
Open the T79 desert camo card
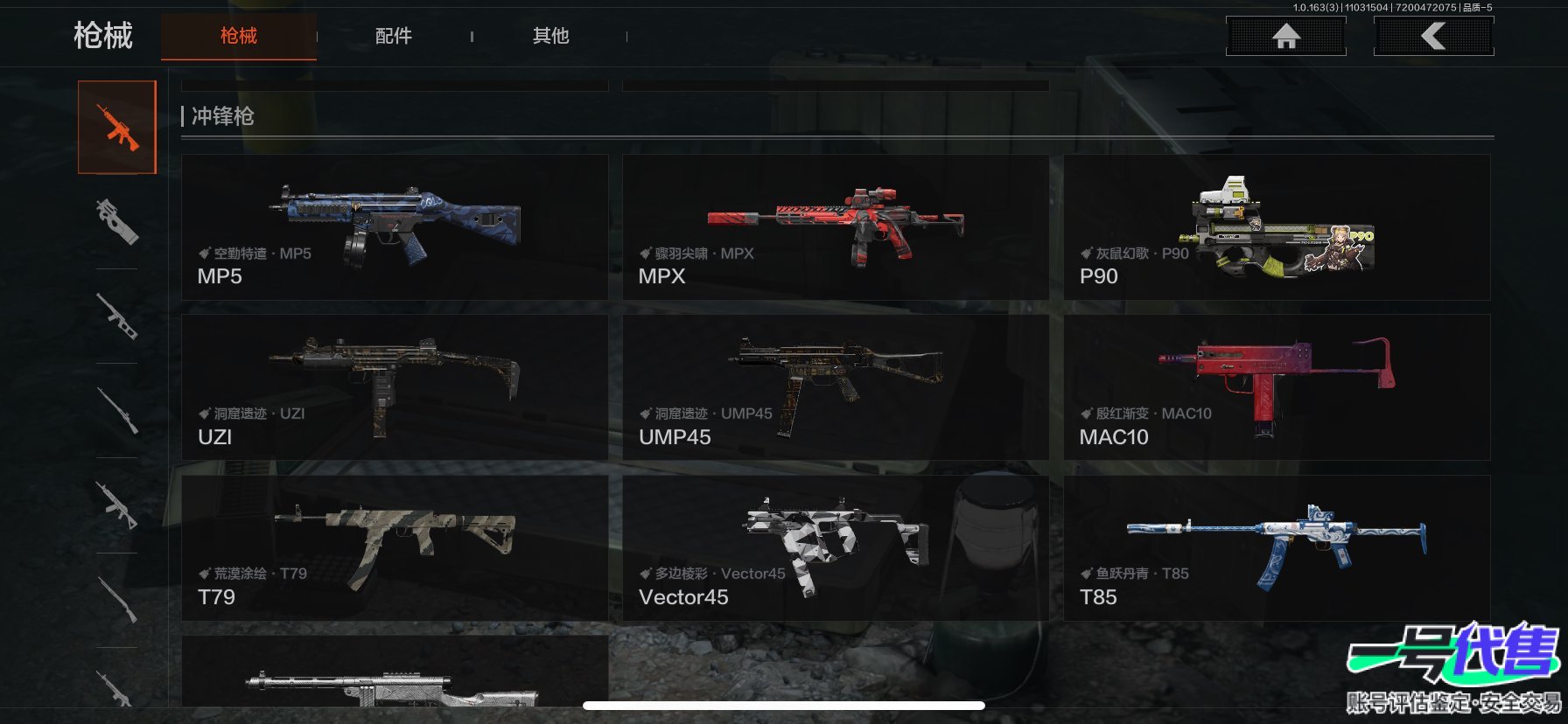pyautogui.click(x=395, y=548)
